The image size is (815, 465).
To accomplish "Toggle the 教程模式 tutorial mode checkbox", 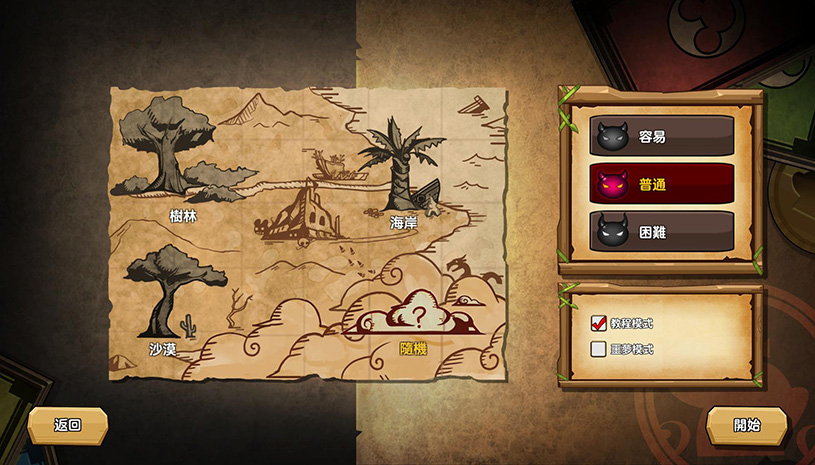I will click(599, 323).
